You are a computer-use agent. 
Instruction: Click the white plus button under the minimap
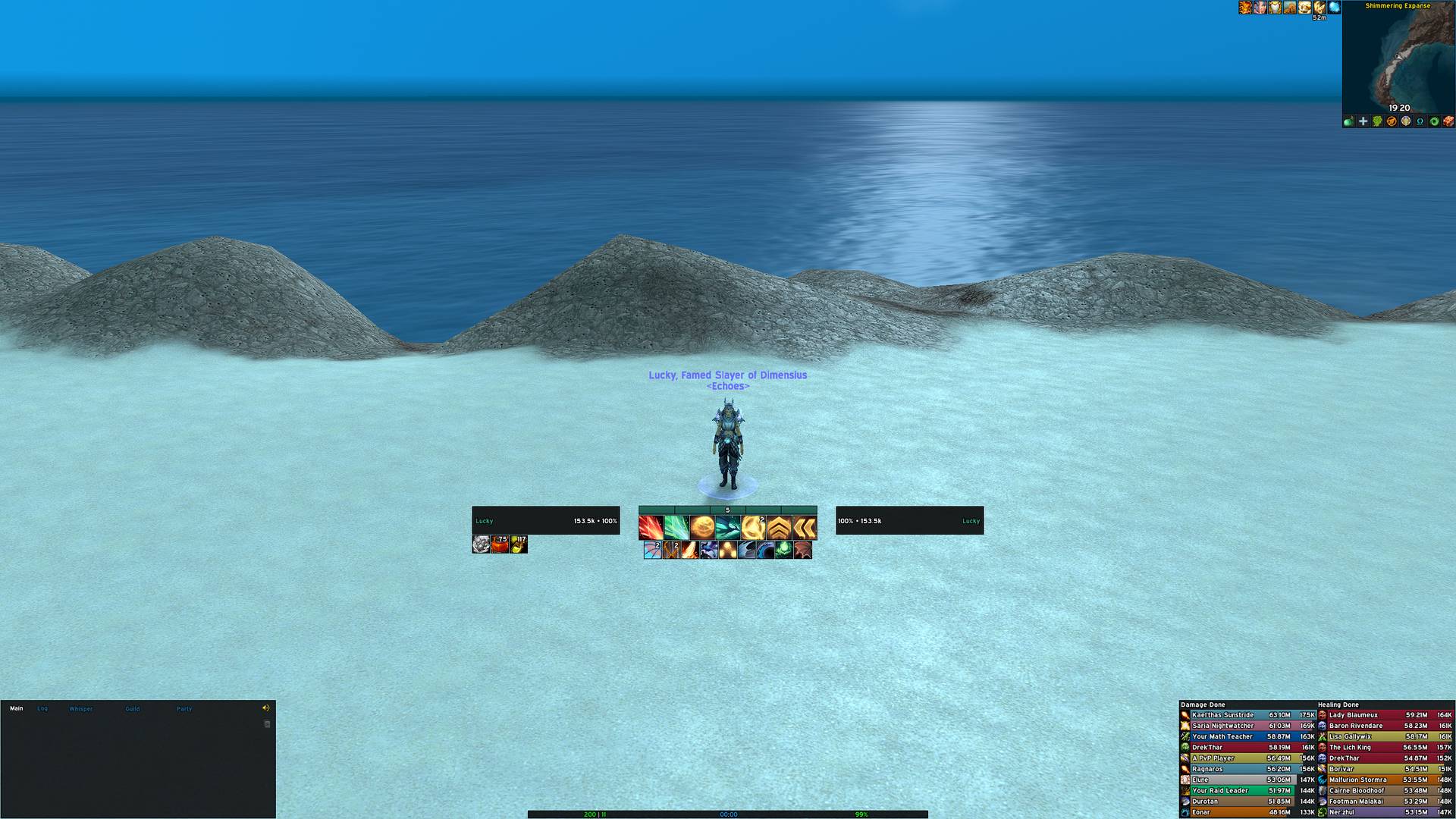pos(1363,121)
